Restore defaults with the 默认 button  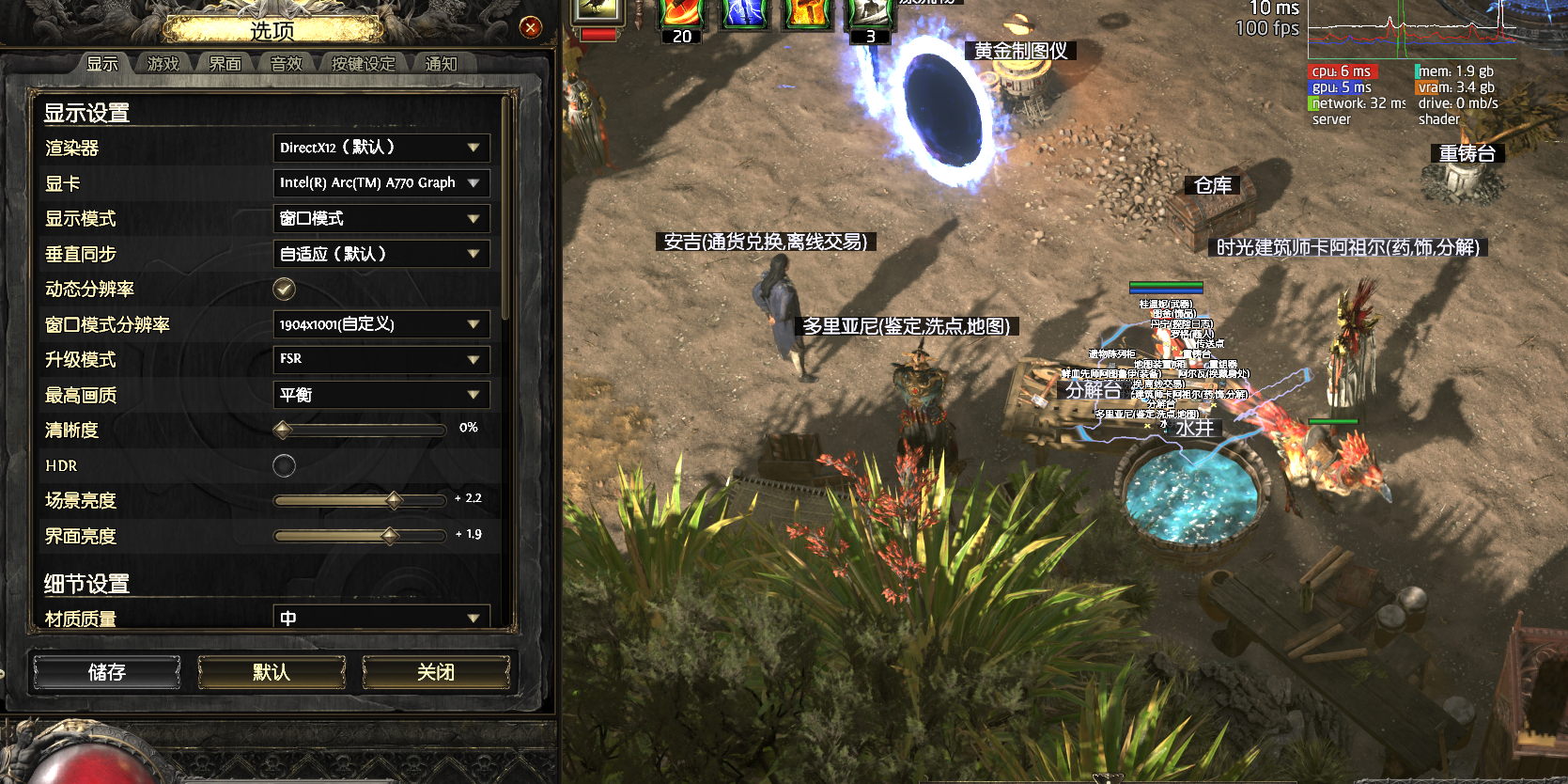coord(272,672)
